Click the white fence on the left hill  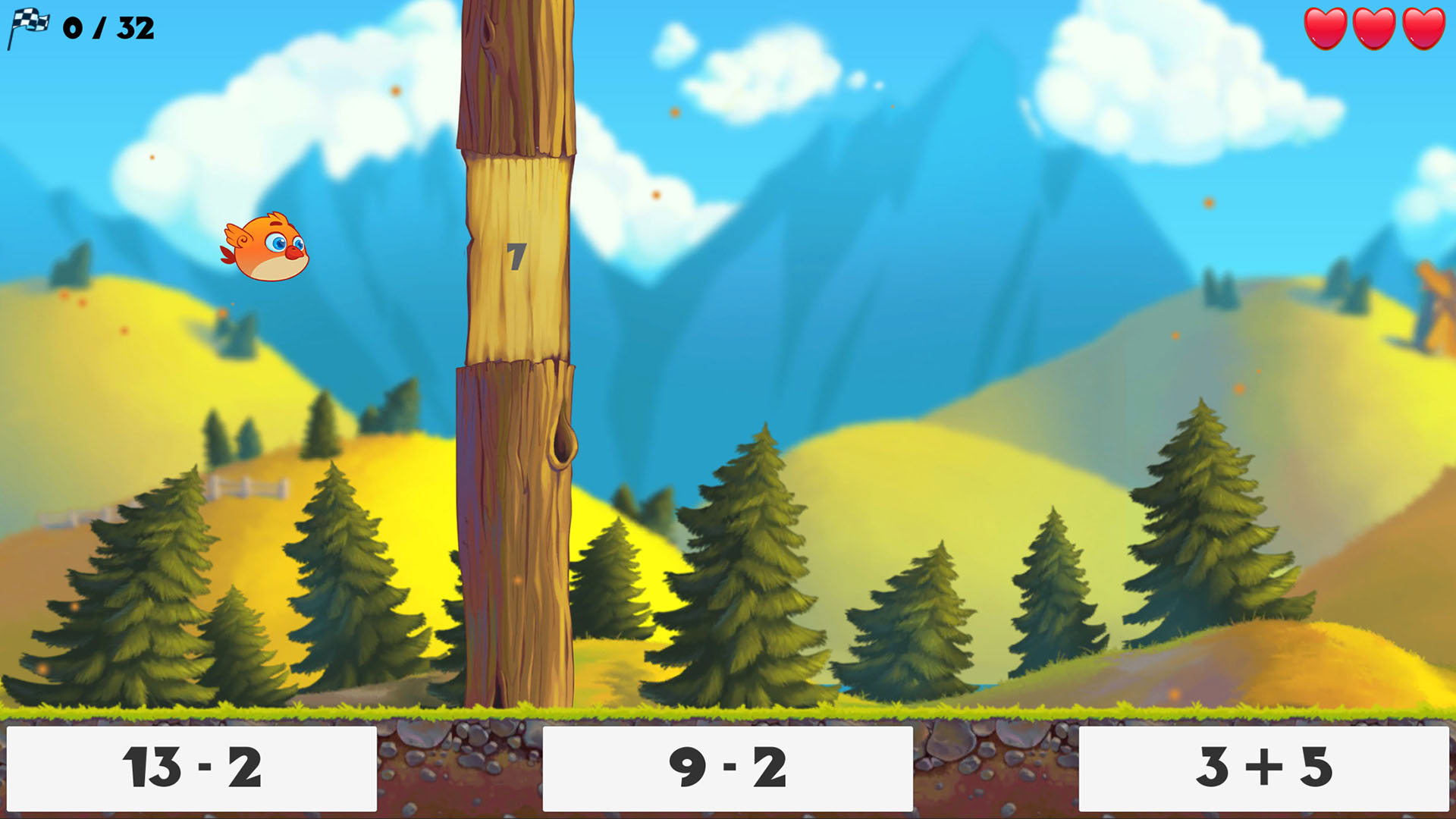(250, 485)
